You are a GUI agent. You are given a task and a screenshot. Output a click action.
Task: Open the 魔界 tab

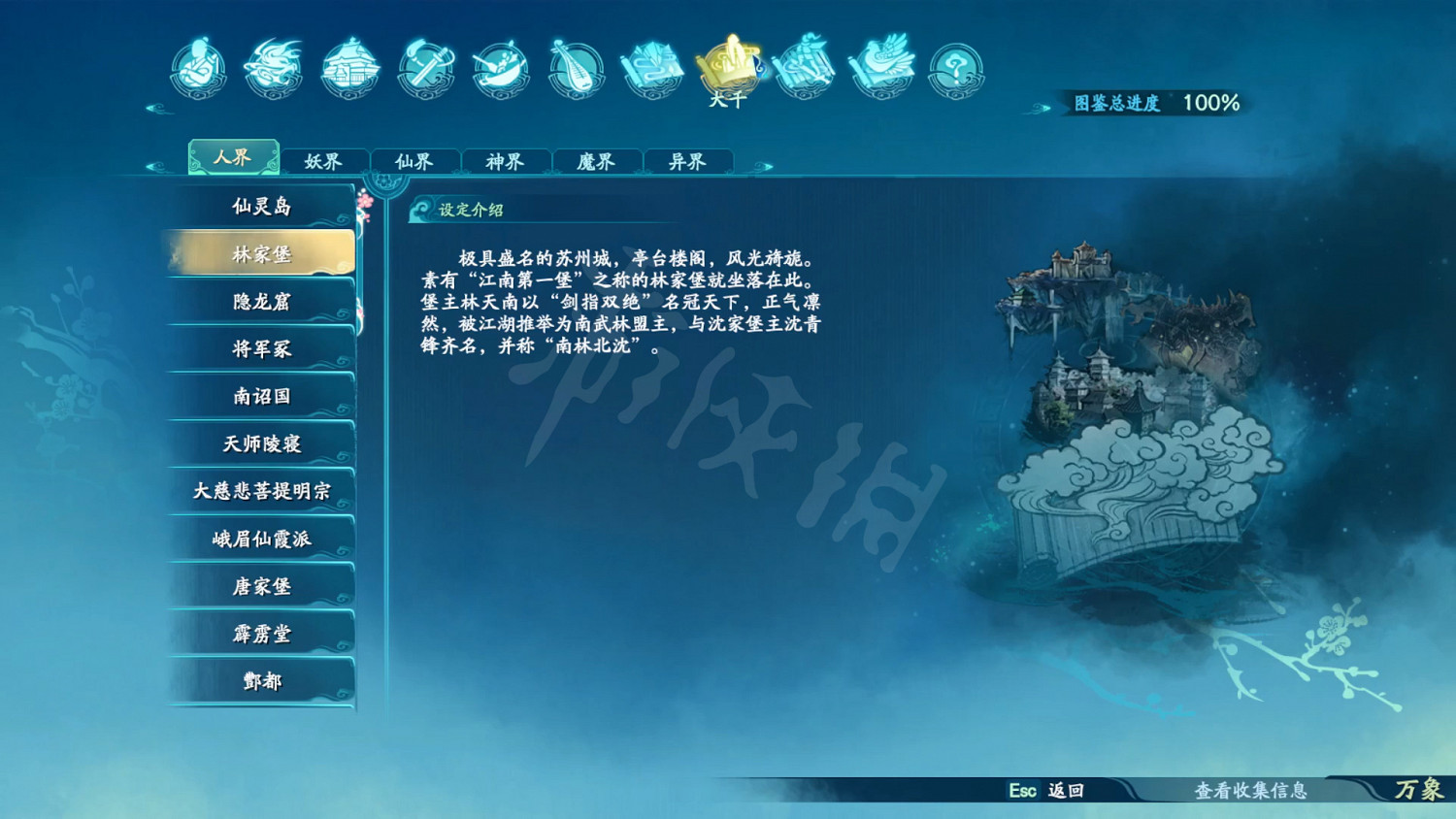point(596,161)
